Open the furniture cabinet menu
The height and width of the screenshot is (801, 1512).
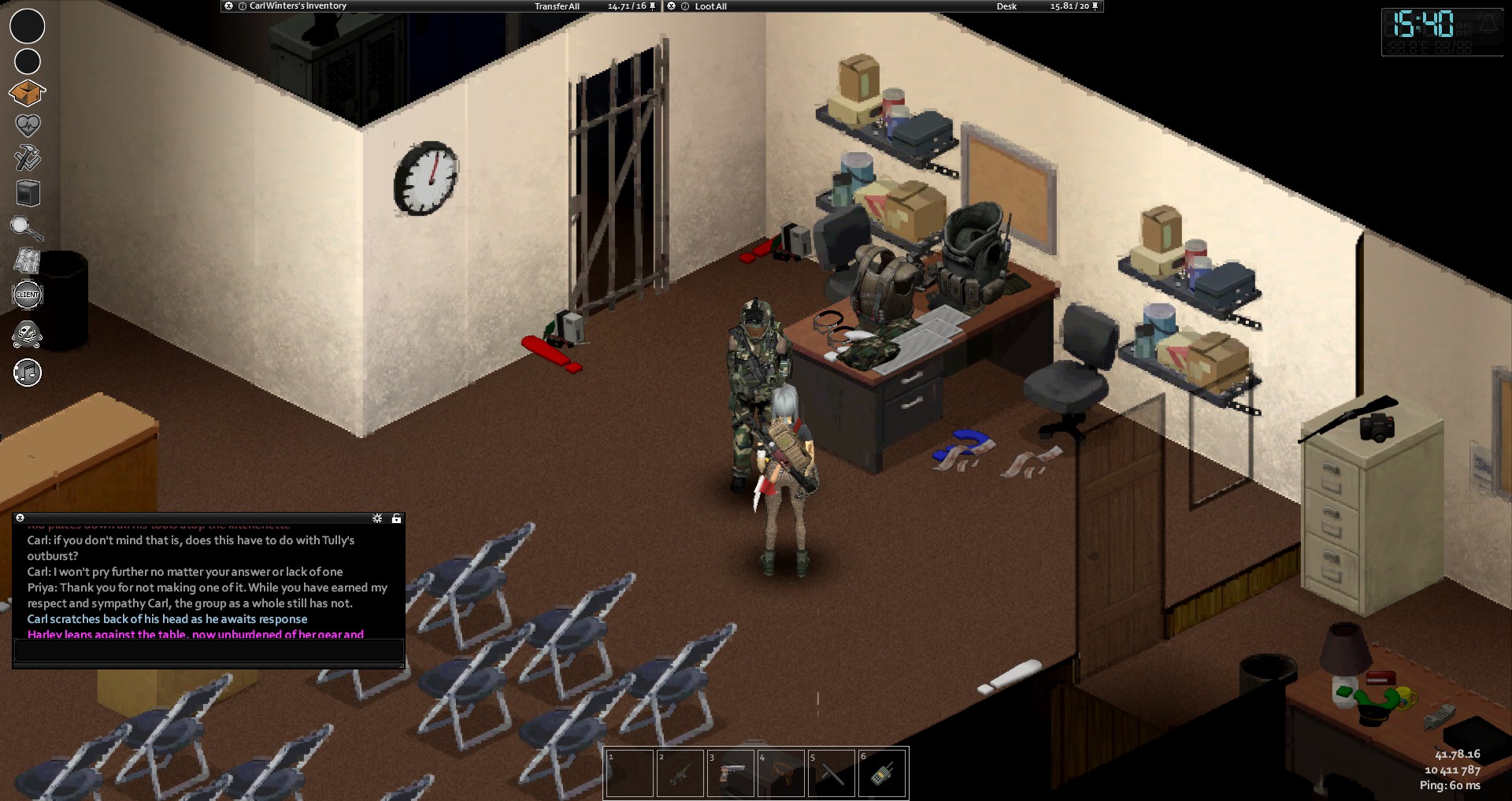click(28, 193)
